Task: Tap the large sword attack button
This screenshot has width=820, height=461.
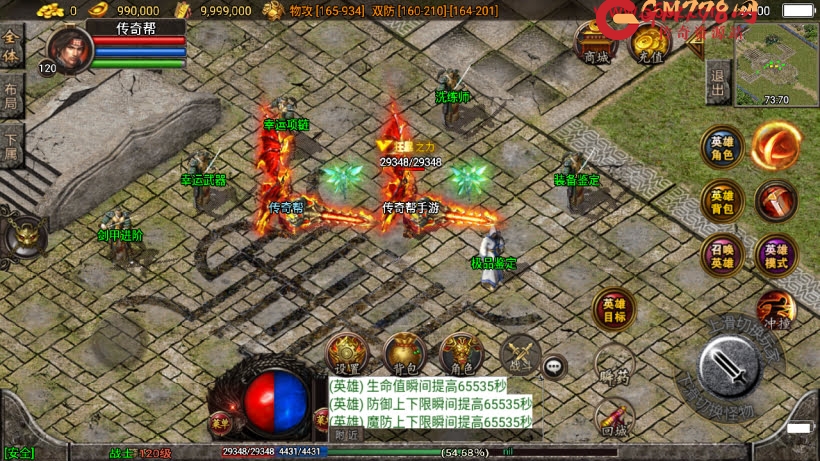Action: [x=735, y=366]
